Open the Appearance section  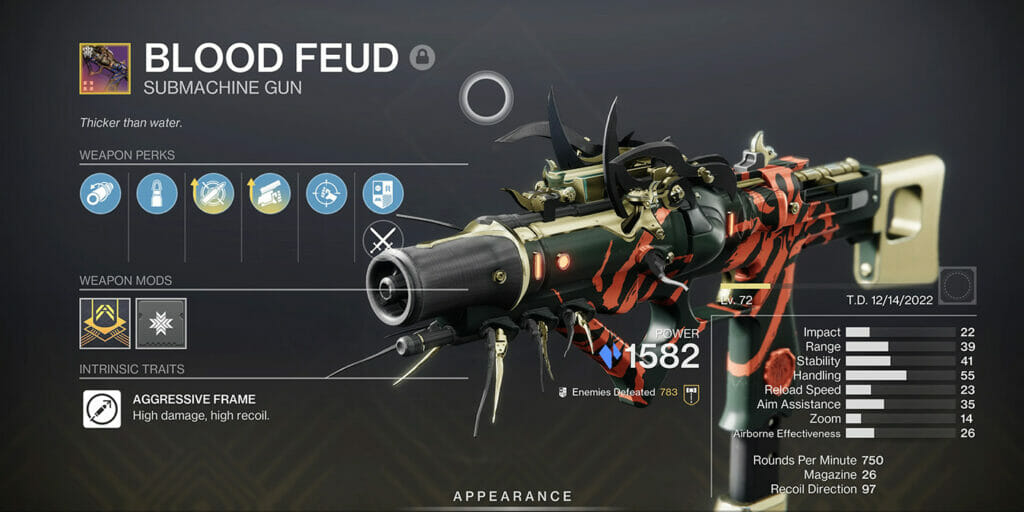coord(512,496)
